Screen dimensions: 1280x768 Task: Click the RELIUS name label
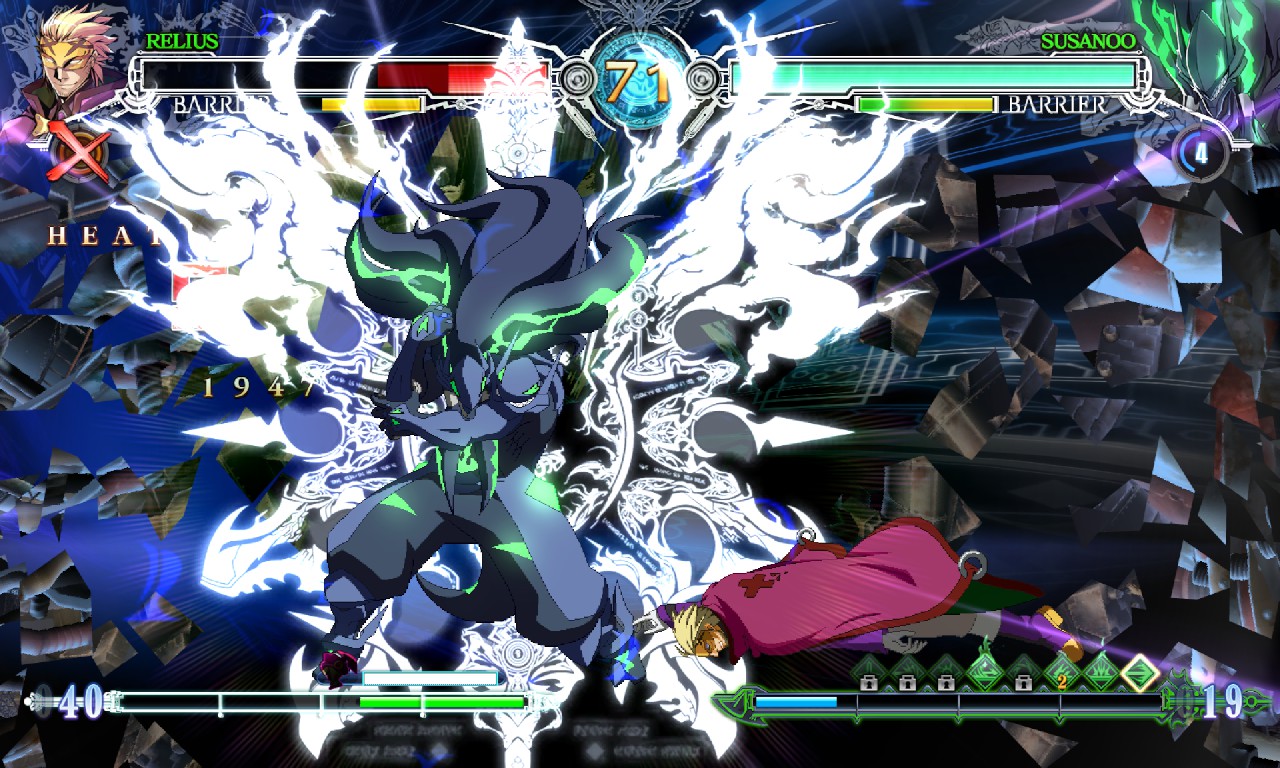[x=180, y=42]
